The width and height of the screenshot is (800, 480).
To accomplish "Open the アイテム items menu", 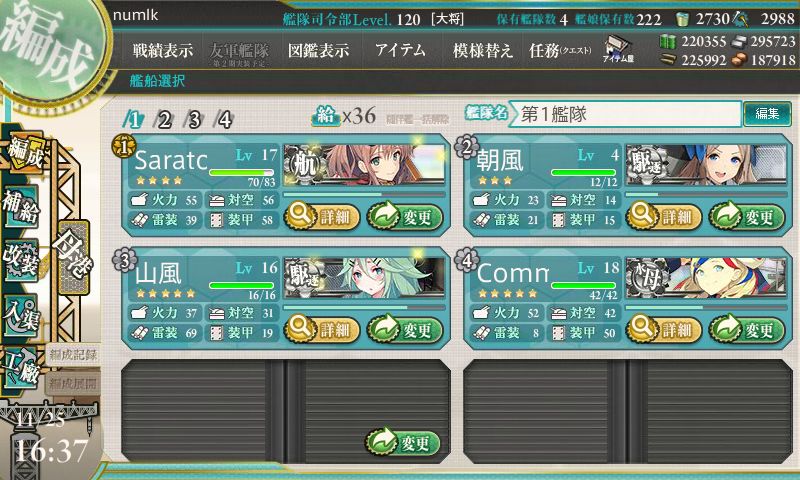I will coord(401,50).
